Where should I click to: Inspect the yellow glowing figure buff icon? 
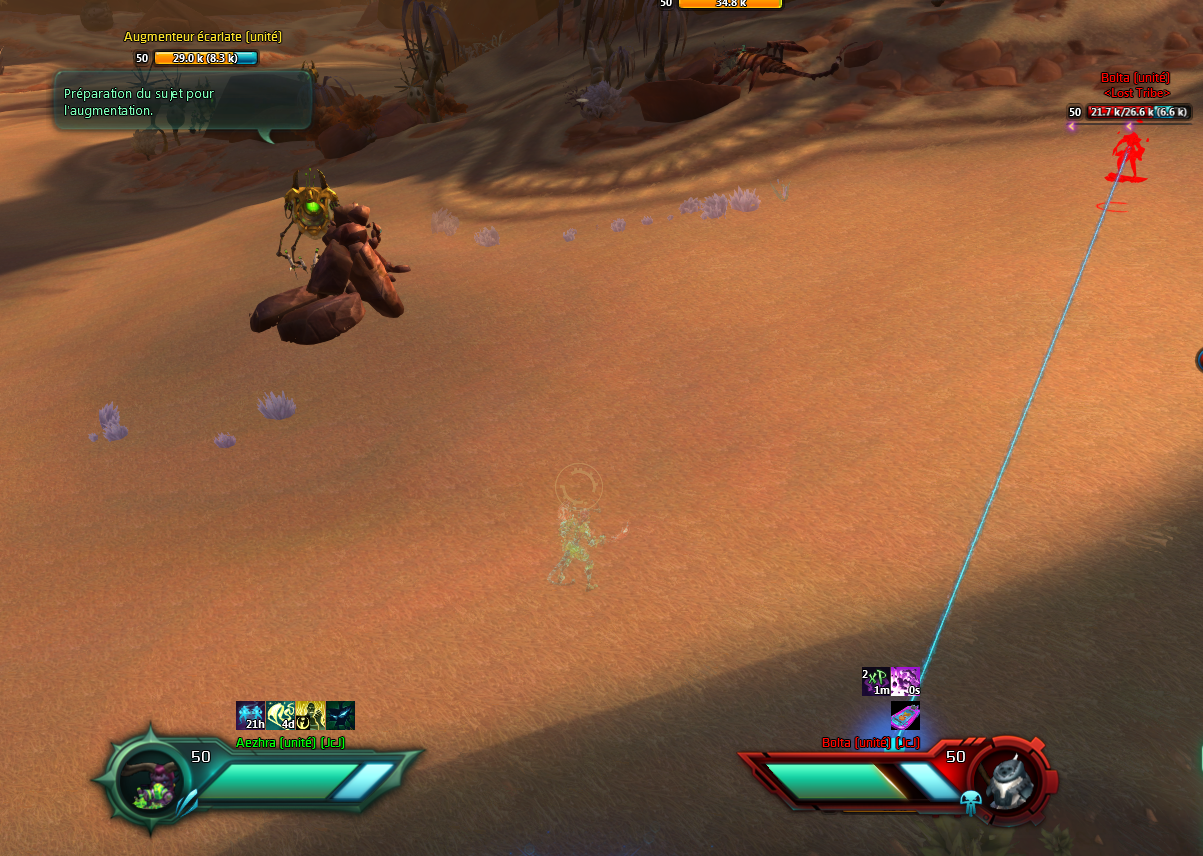(x=310, y=715)
